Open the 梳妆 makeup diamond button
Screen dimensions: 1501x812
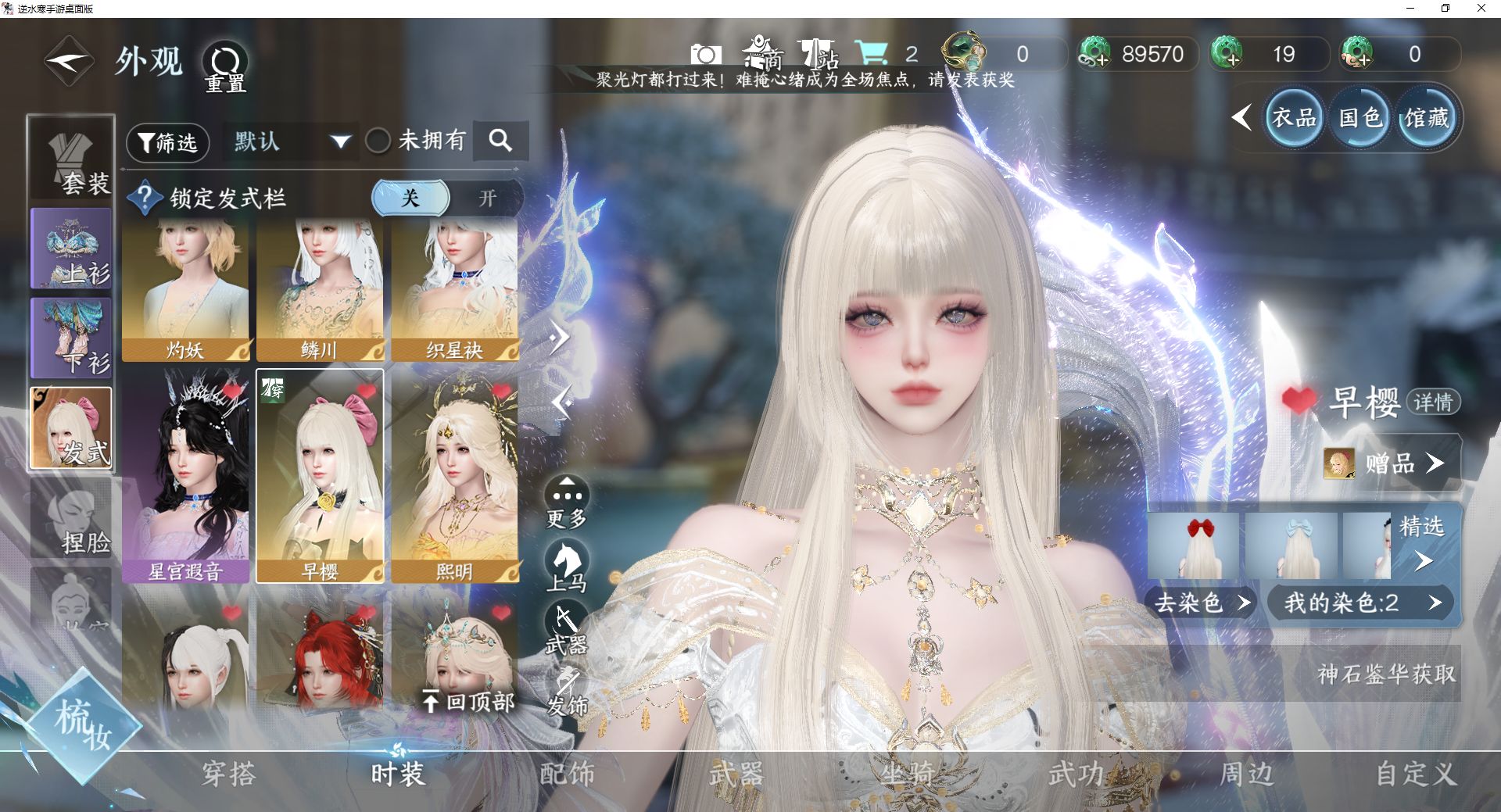point(82,724)
